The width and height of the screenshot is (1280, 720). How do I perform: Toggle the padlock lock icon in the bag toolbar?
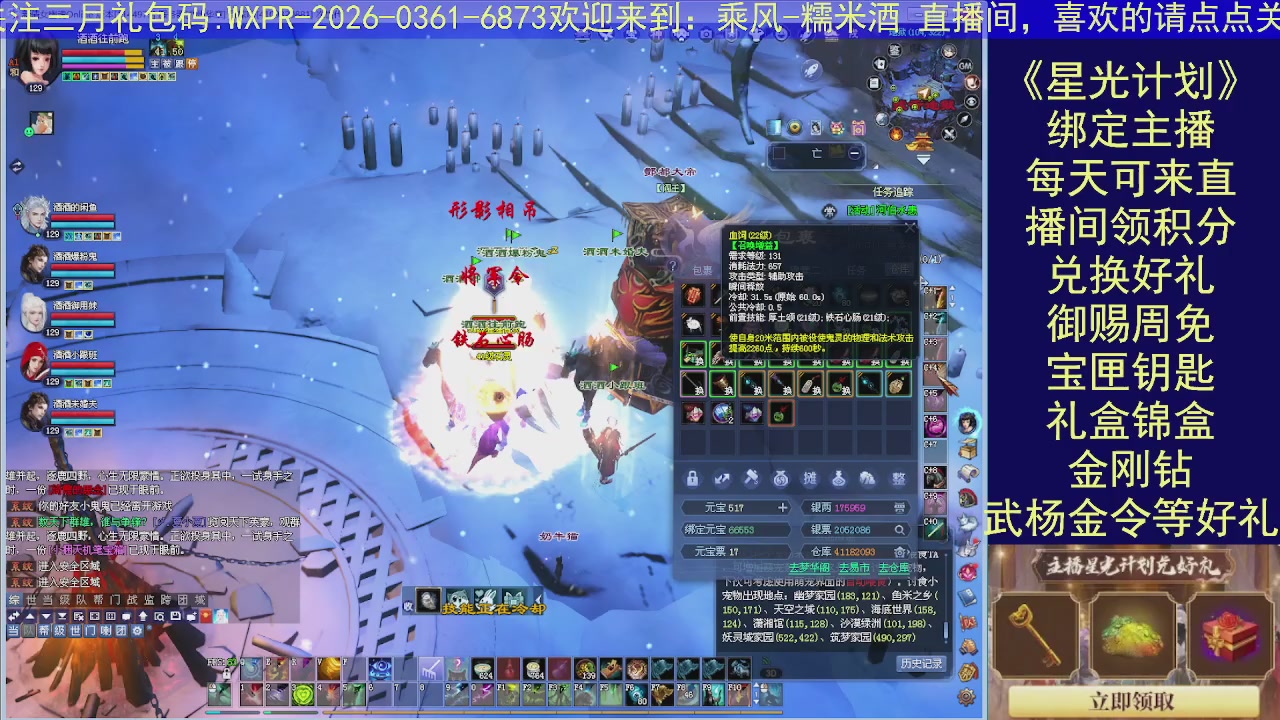coord(692,479)
